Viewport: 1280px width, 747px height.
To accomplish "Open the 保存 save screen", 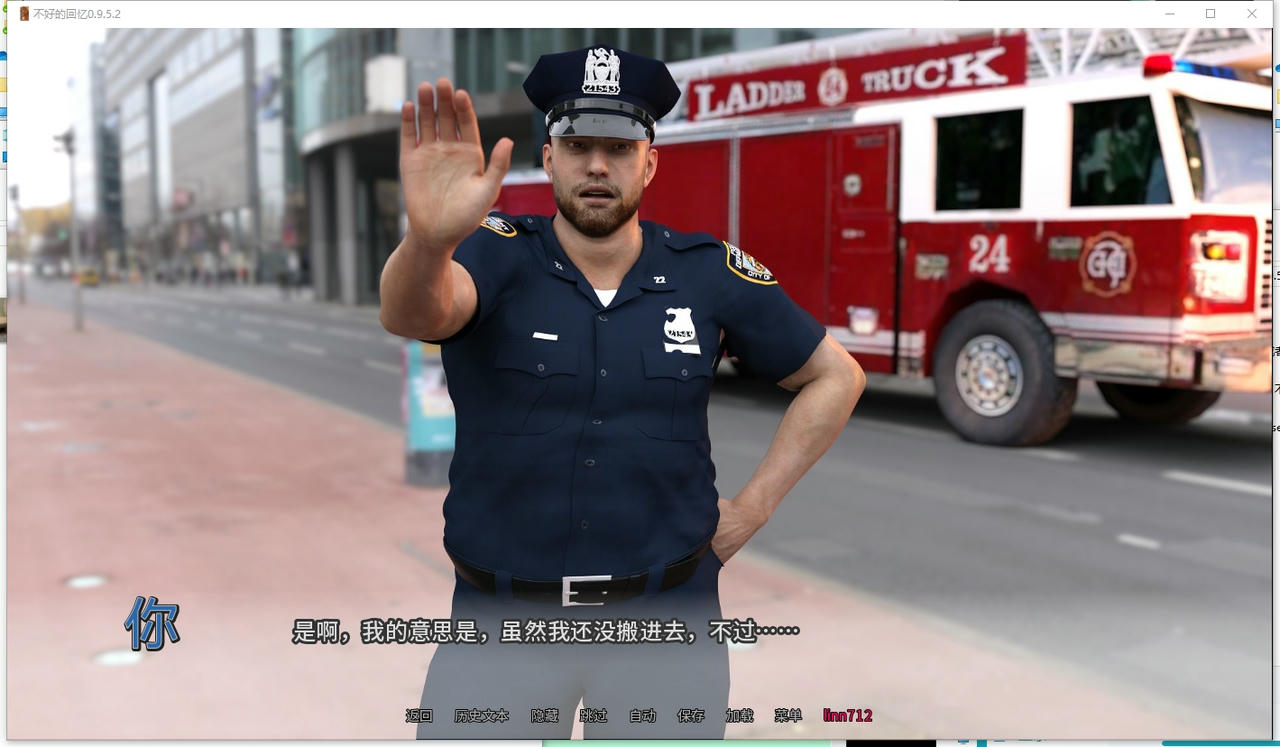I will tap(691, 716).
